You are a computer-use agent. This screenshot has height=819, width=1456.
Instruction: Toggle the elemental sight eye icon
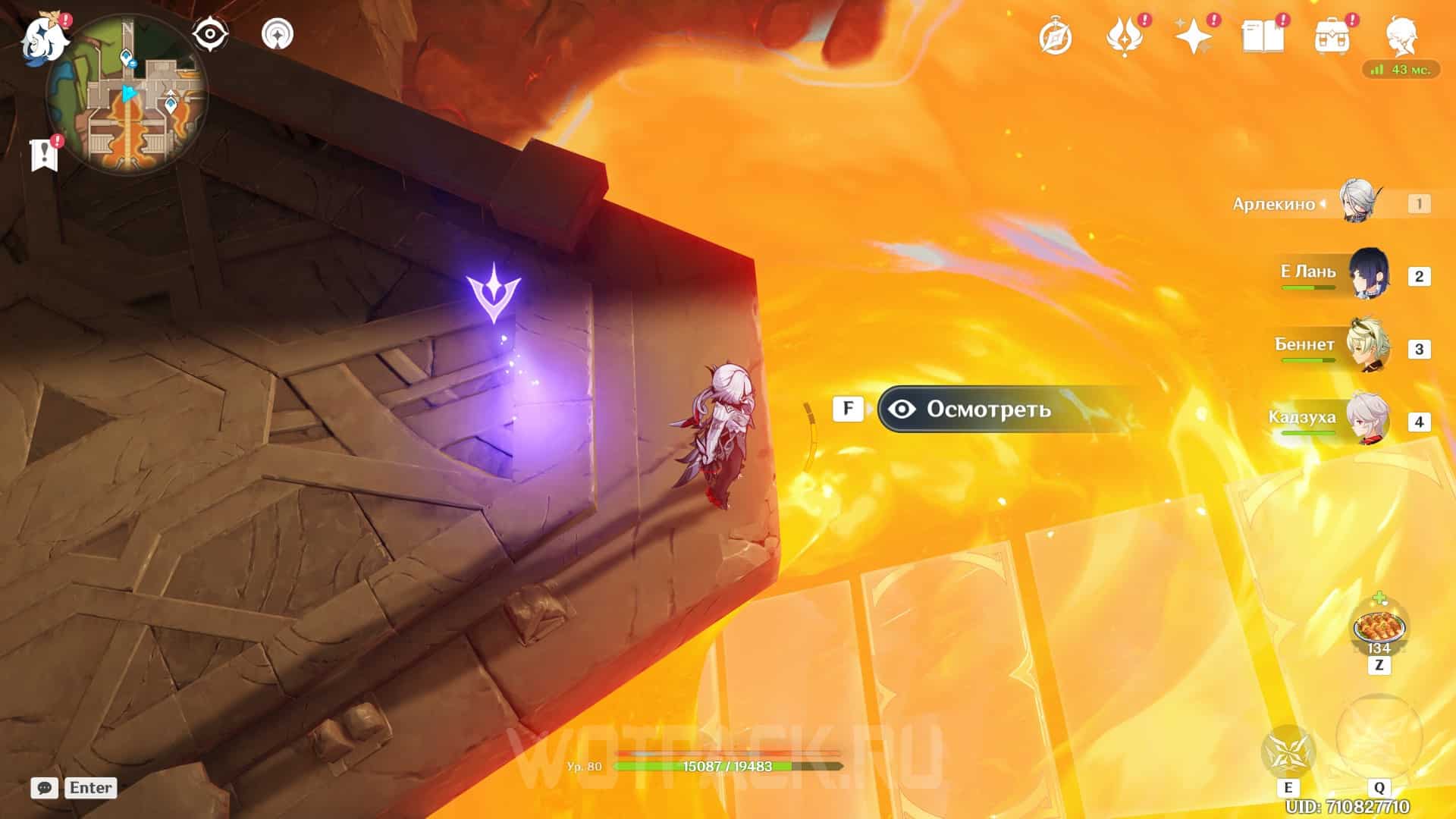point(210,34)
